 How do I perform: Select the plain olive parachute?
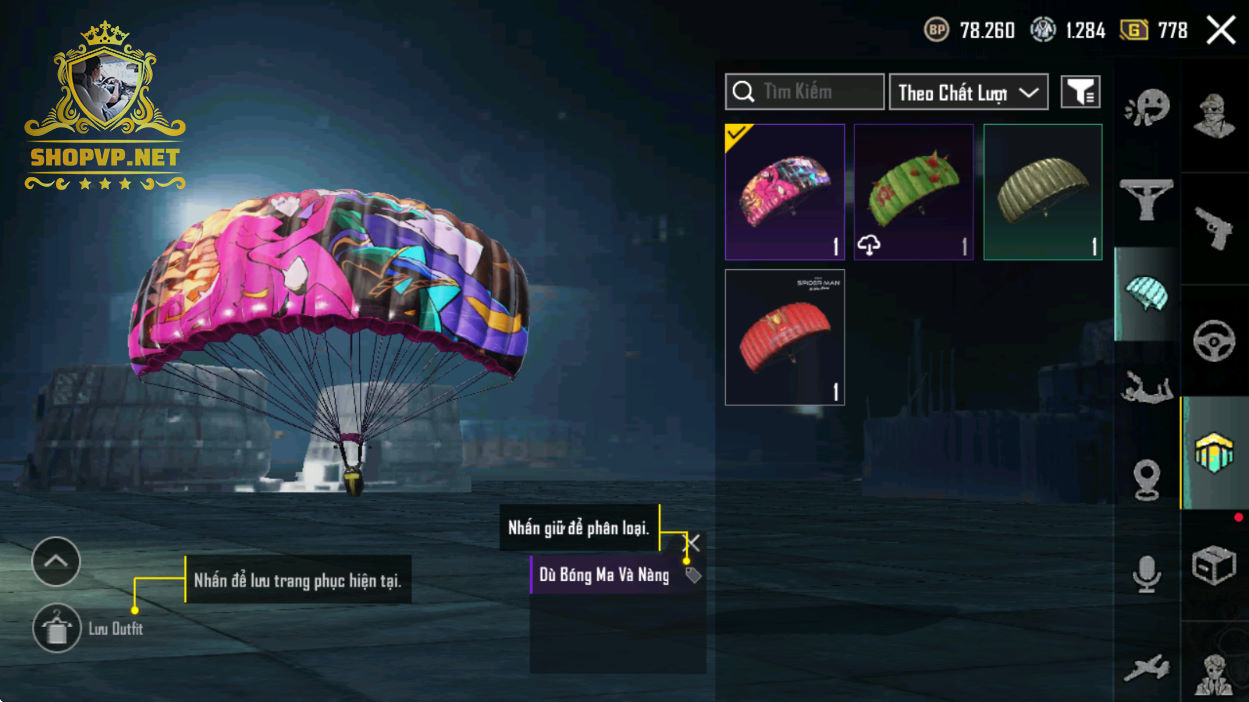pyautogui.click(x=1043, y=192)
